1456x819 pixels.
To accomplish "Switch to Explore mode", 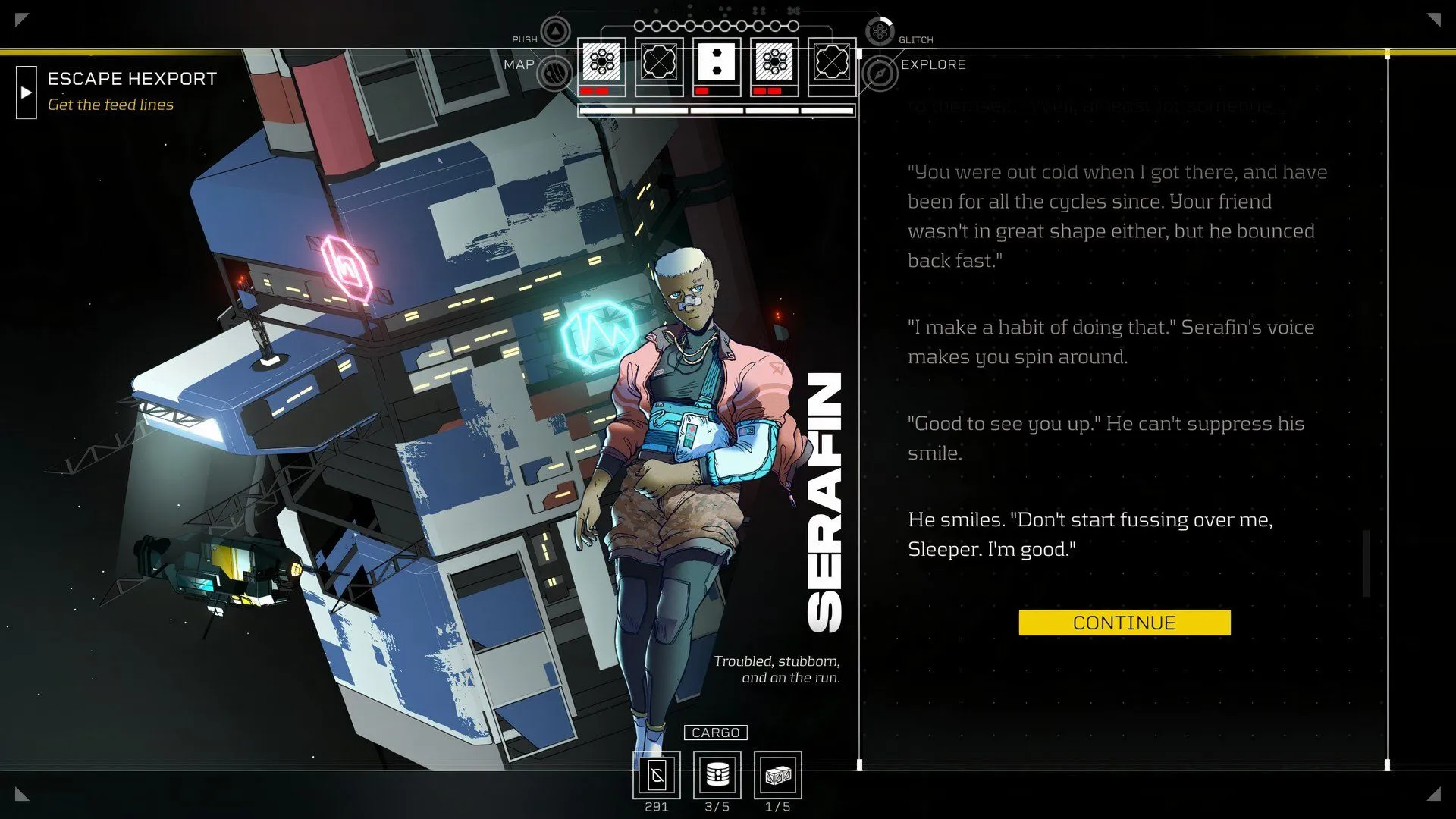I will (x=880, y=74).
